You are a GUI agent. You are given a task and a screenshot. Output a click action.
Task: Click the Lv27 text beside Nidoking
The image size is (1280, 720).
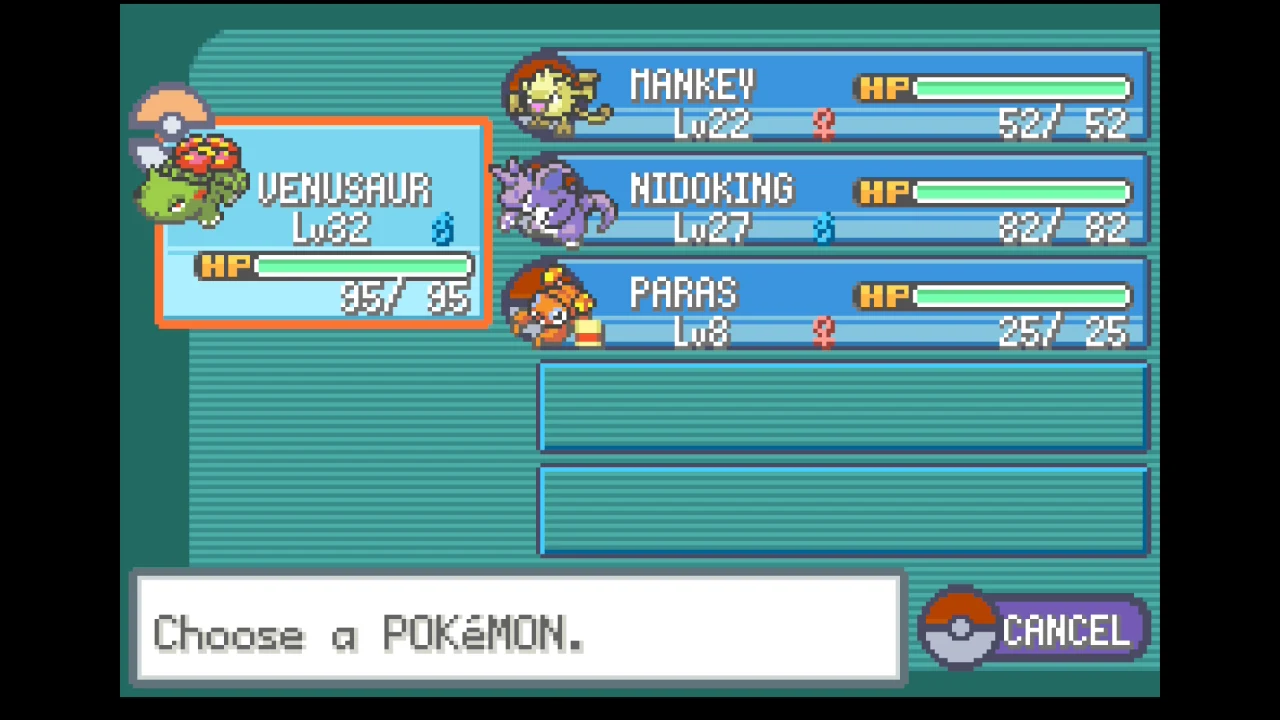[x=712, y=228]
